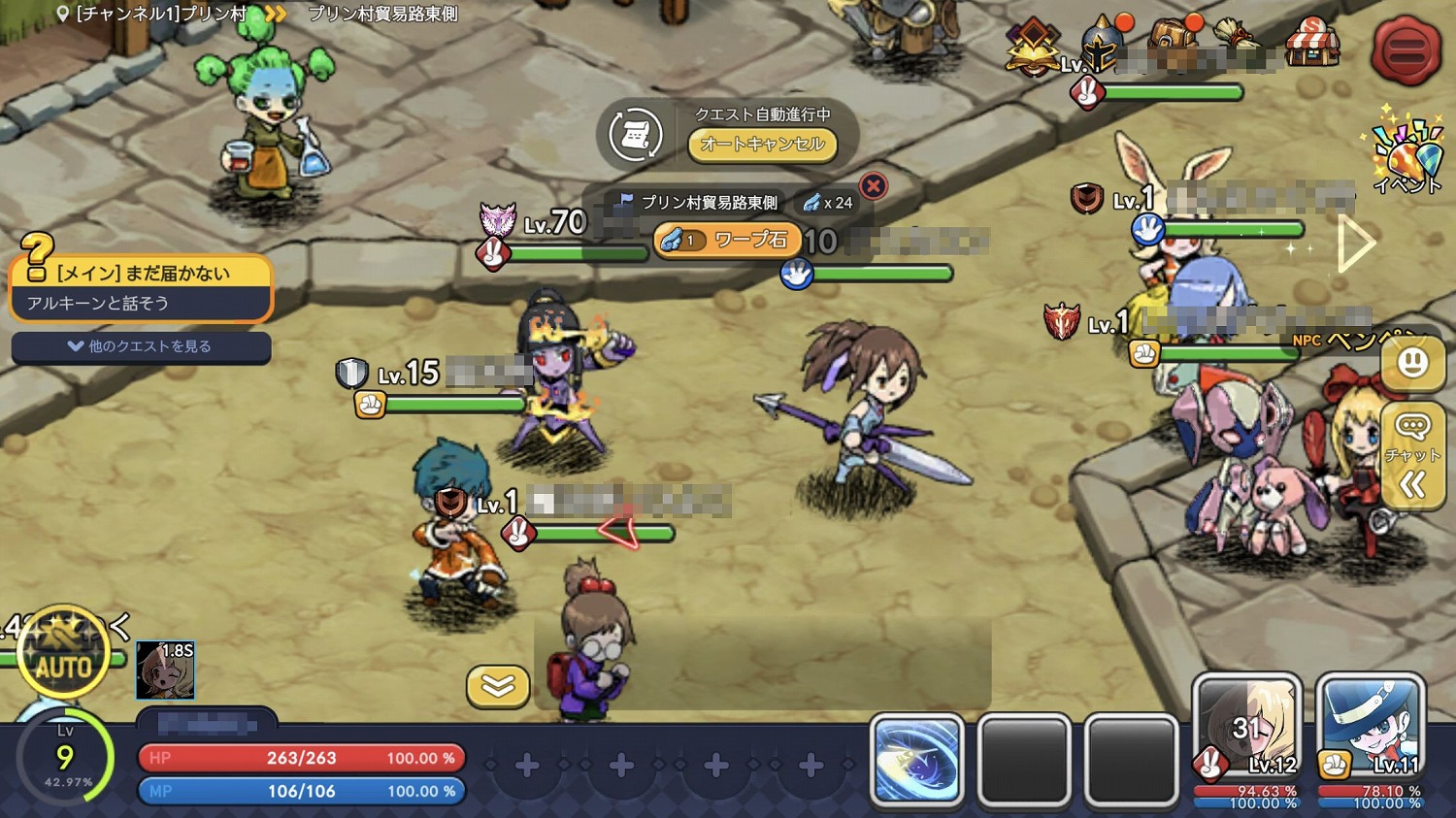
Task: Expand 他のクエストを見る quest list
Action: [x=141, y=346]
